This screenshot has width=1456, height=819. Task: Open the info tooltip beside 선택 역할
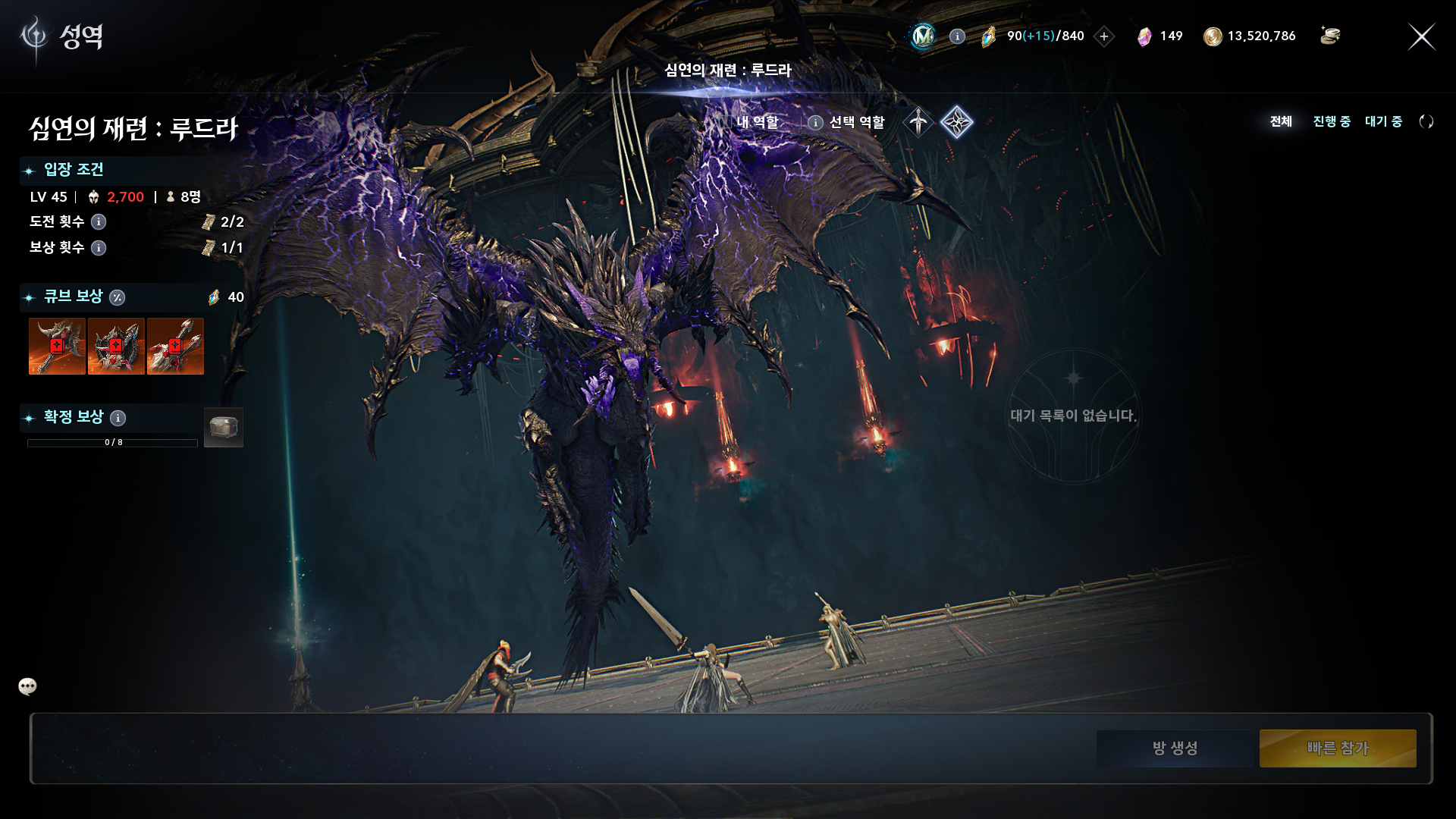point(815,123)
